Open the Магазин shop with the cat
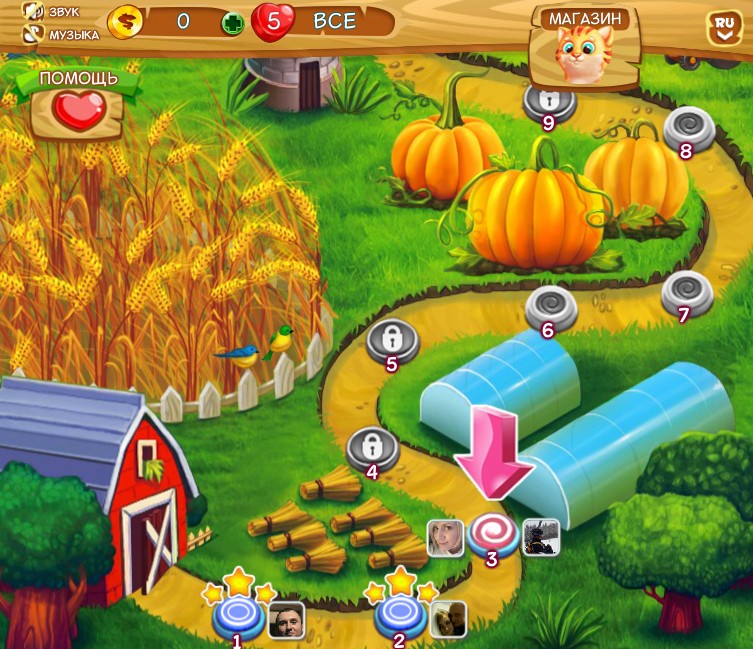Screen dimensions: 753x649 click(586, 48)
